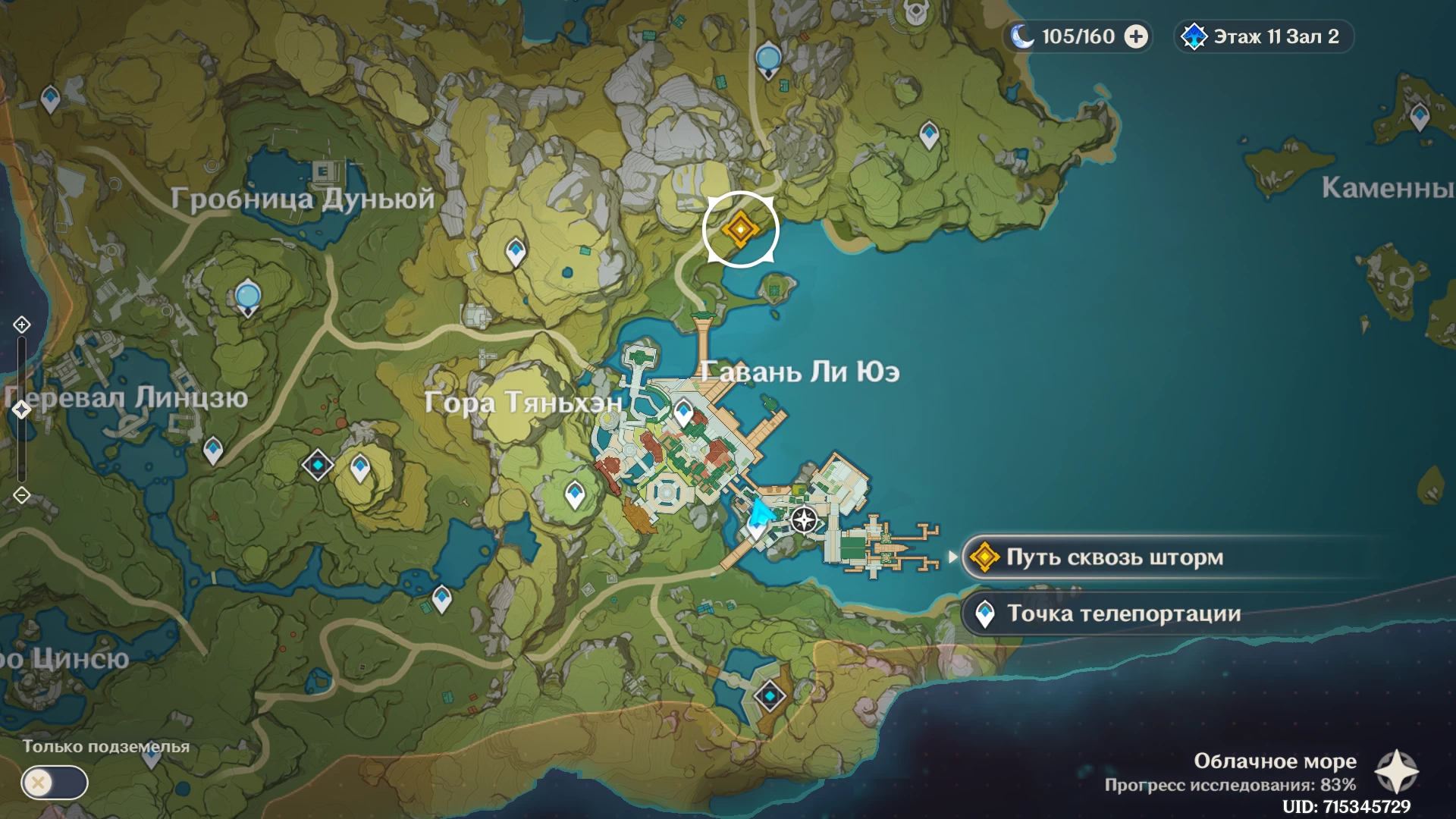
Task: Select the "Путь сквозь шторм" list entry
Action: [x=1115, y=557]
